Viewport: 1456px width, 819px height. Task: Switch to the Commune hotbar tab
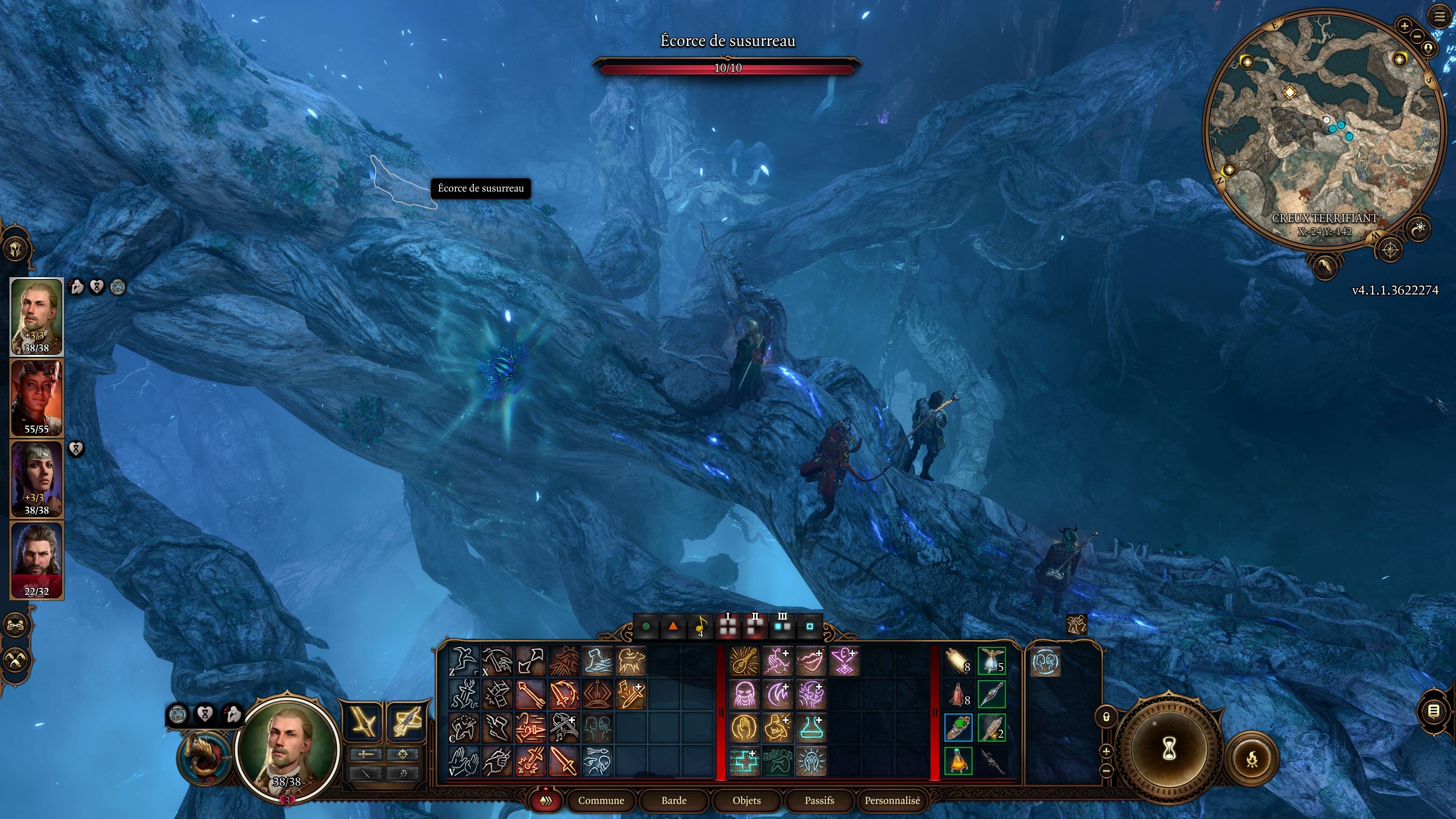(601, 800)
